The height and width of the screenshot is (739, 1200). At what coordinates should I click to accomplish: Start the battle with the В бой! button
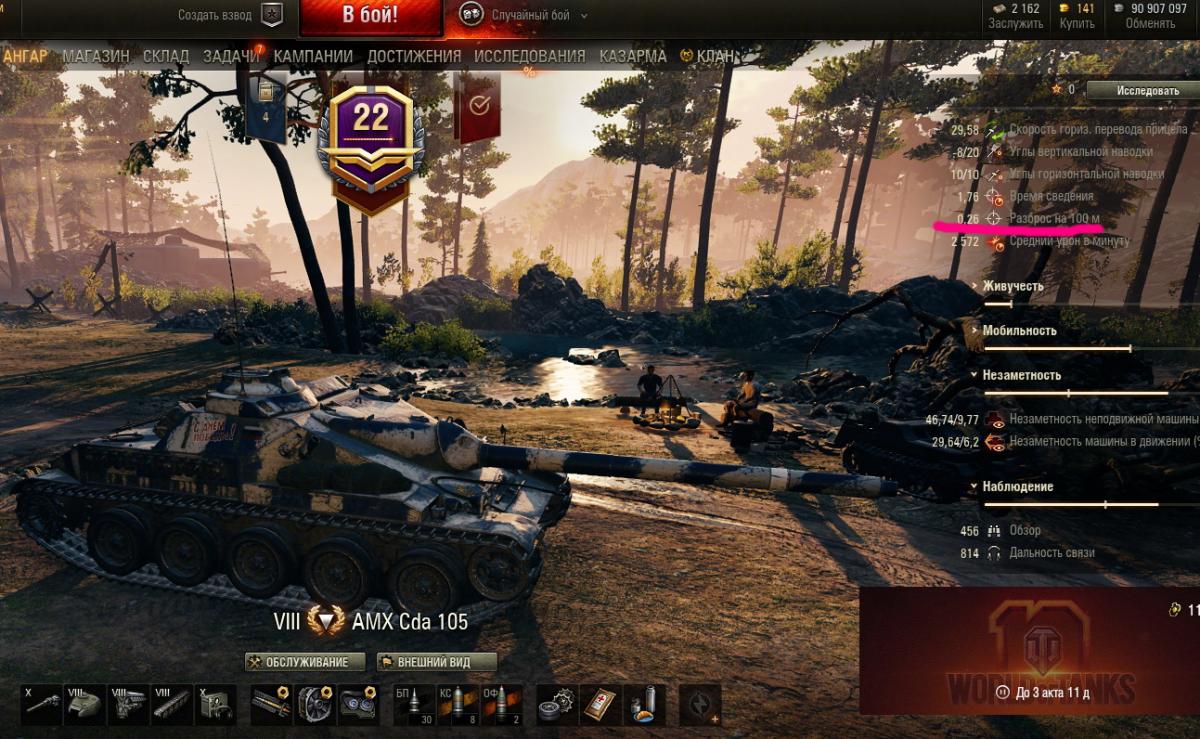pos(370,16)
